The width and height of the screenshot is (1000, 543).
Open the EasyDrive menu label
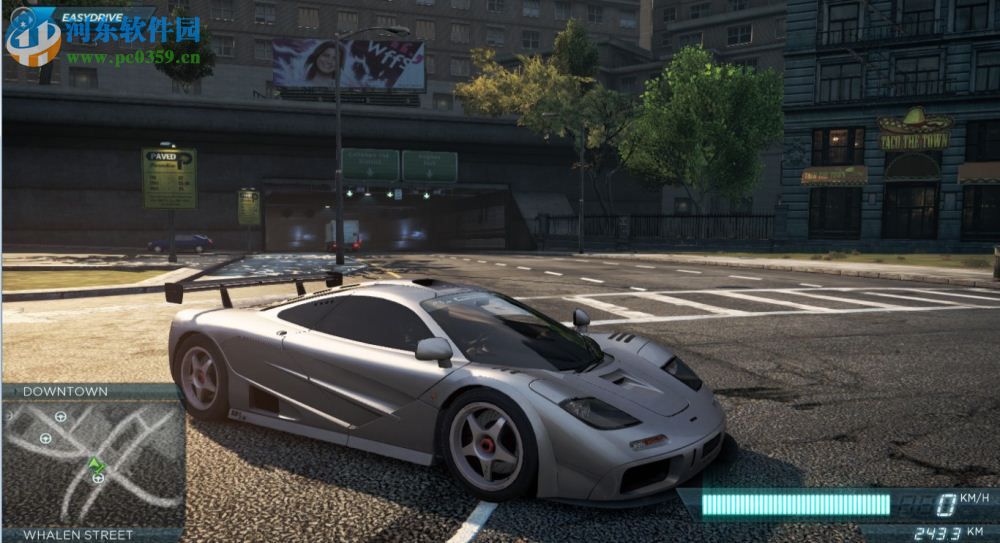click(97, 17)
